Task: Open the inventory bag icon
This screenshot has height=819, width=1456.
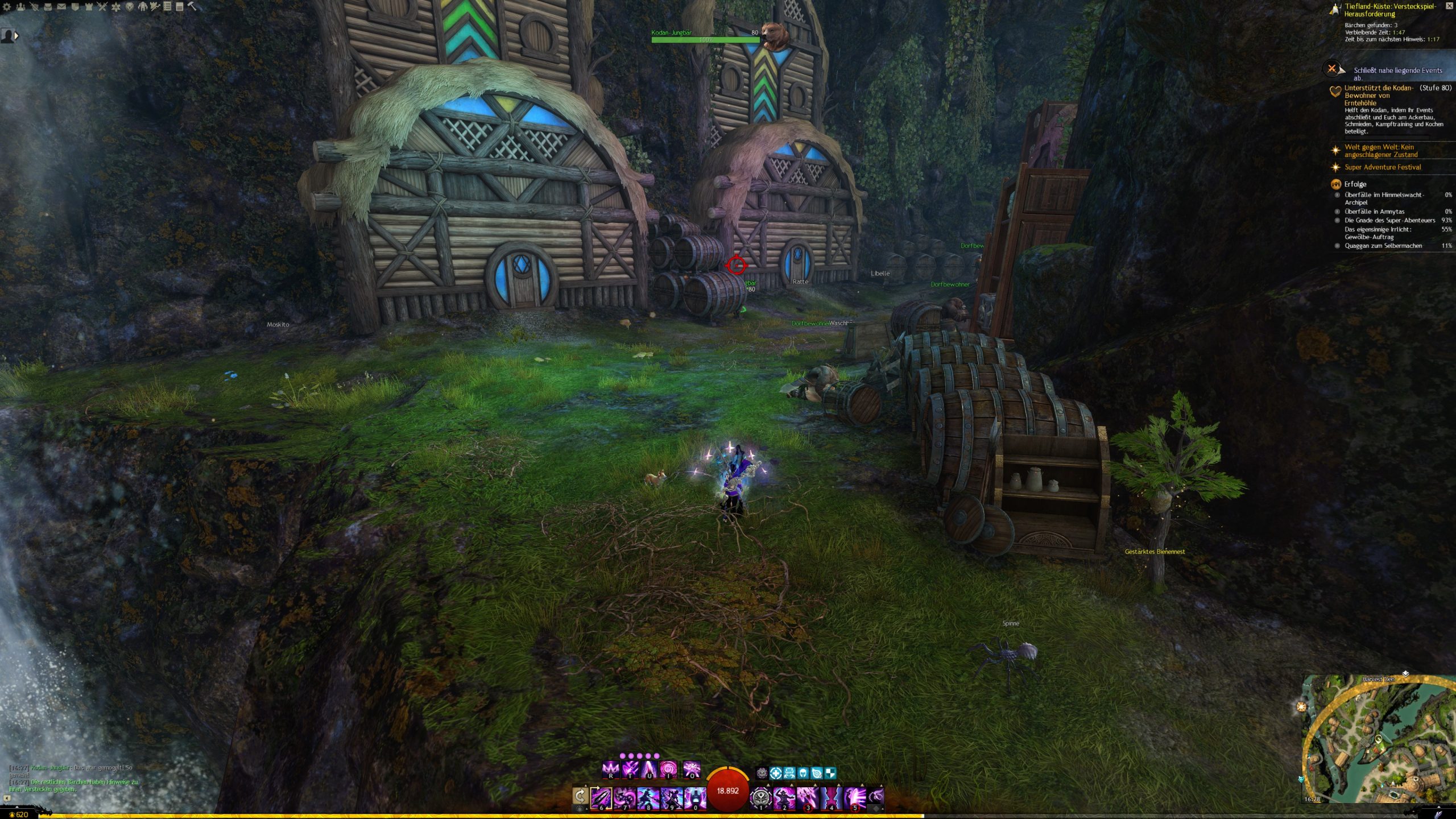Action: [48, 7]
